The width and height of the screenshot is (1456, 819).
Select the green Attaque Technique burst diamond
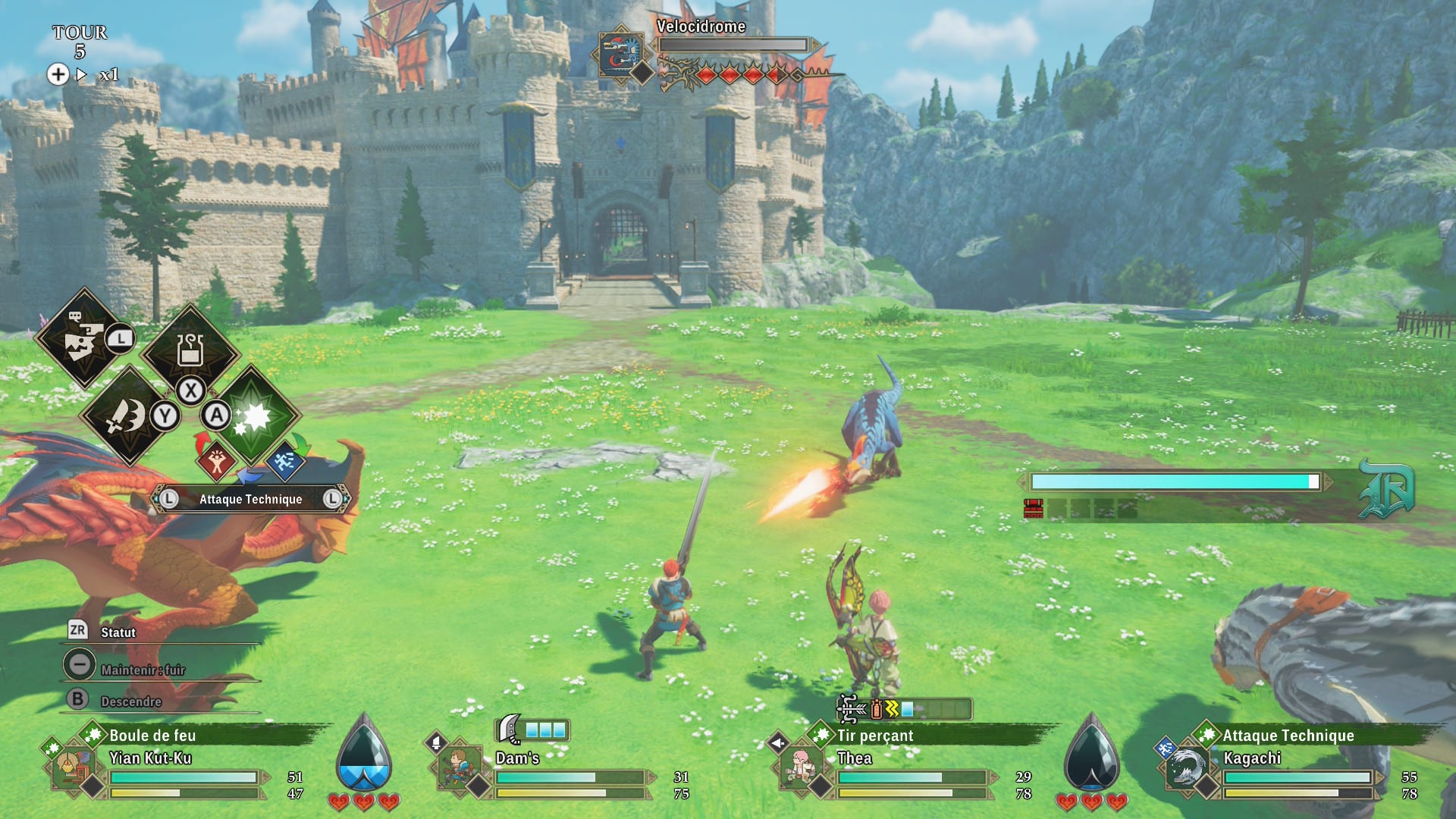tap(252, 416)
